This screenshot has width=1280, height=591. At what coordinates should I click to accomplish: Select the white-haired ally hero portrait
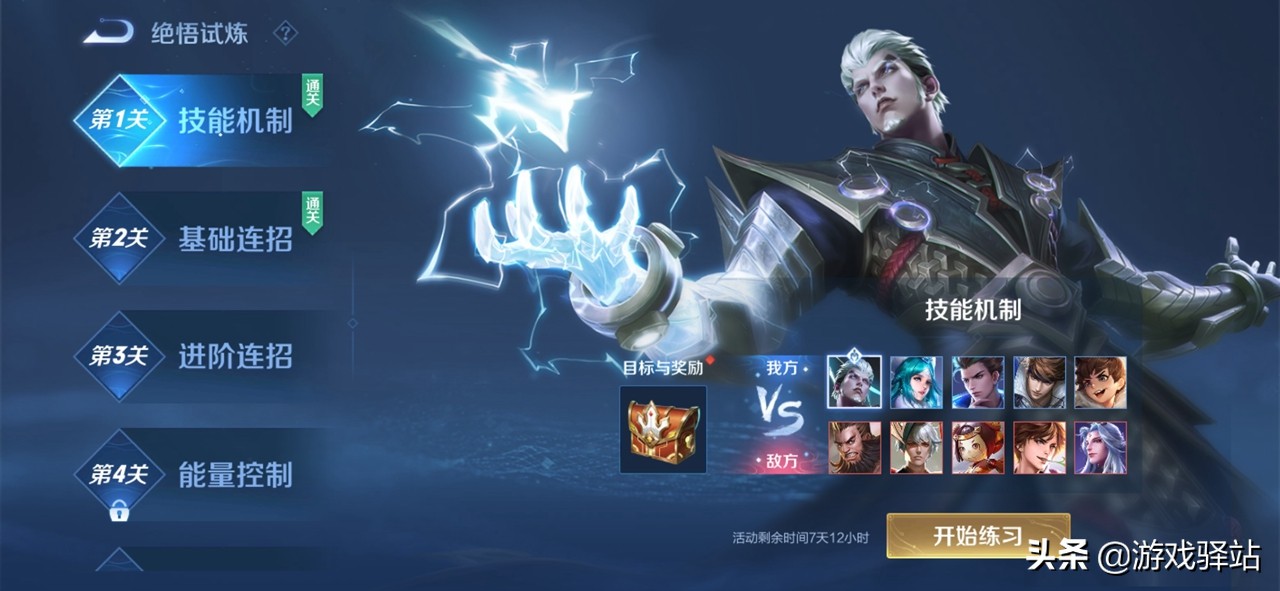[854, 382]
